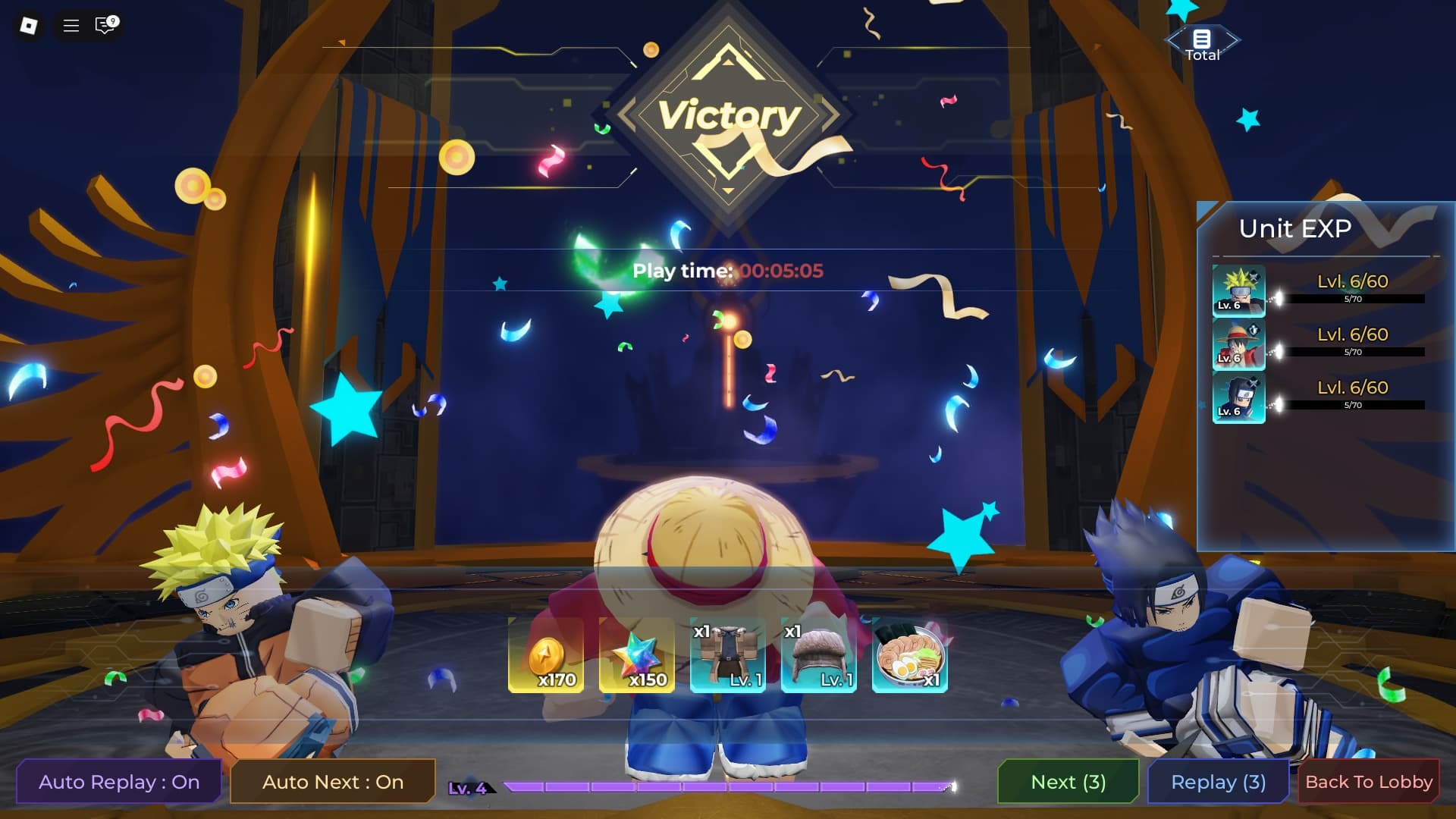Select the rainbow star x150 reward
This screenshot has height=819, width=1456.
click(637, 655)
